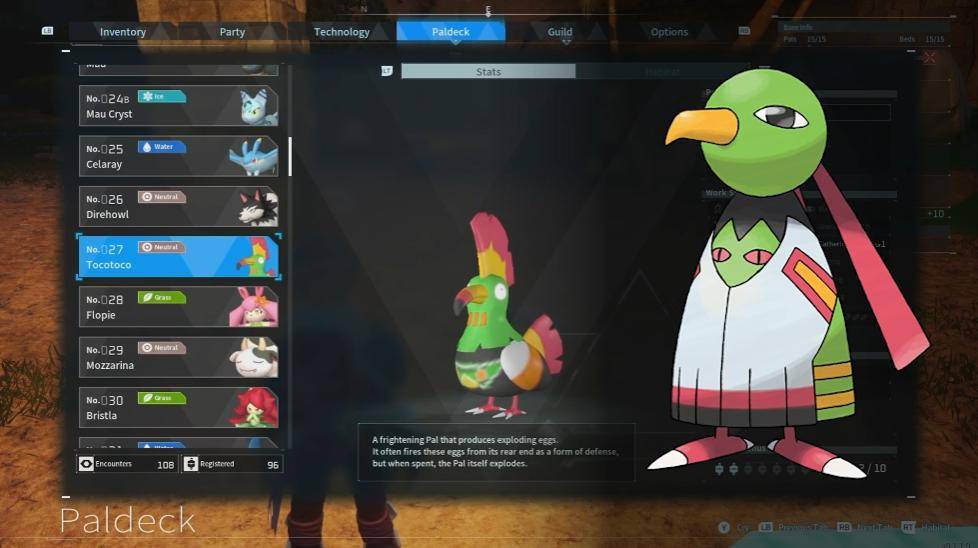Viewport: 978px width, 548px height.
Task: View the Flopie Paldeck entry
Action: pyautogui.click(x=178, y=307)
